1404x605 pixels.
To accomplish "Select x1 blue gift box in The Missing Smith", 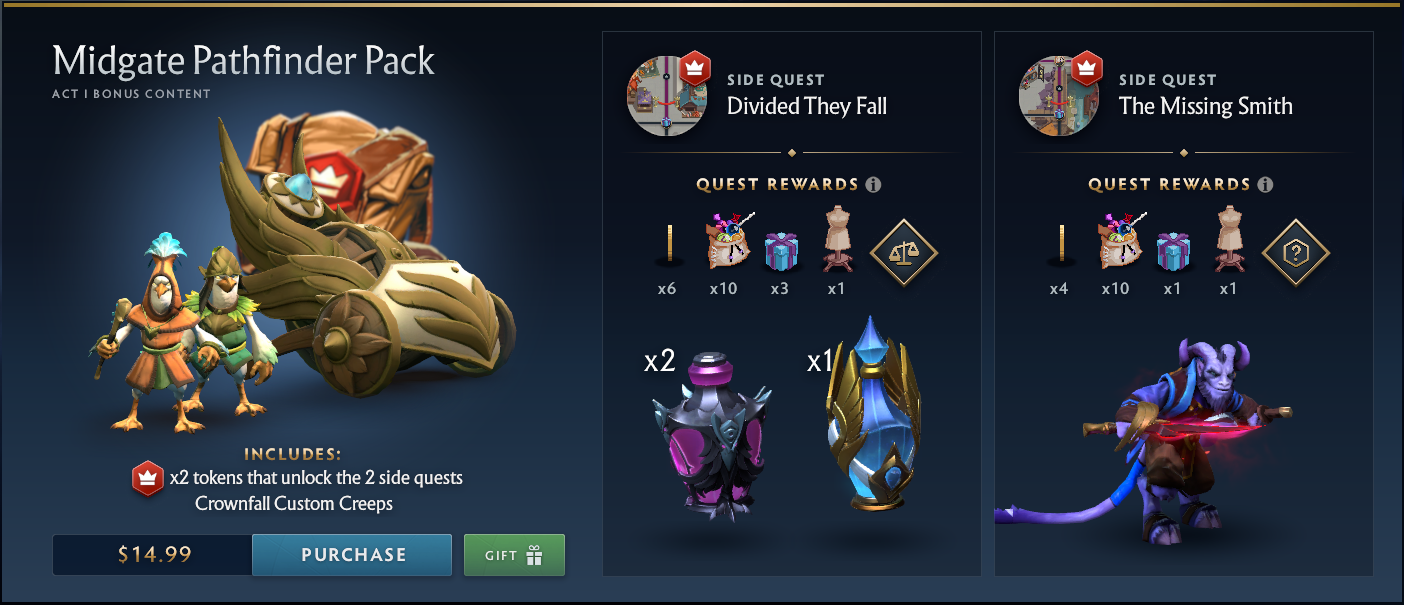I will pyautogui.click(x=1171, y=252).
